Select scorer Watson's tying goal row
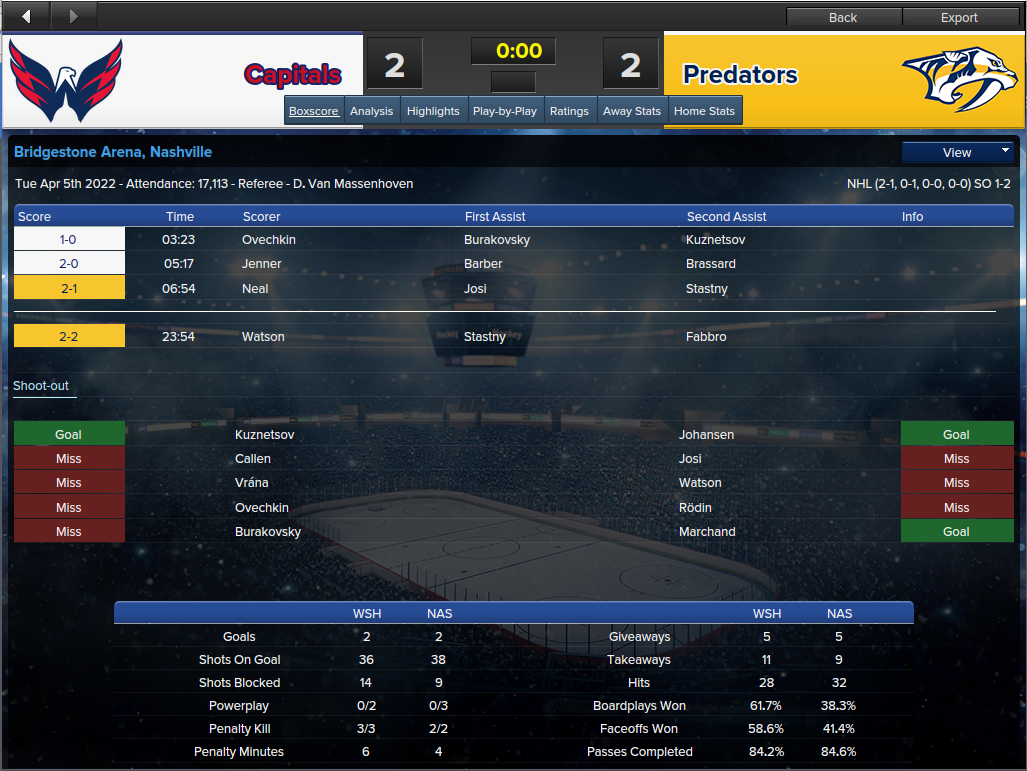This screenshot has height=771, width=1027. 263,337
